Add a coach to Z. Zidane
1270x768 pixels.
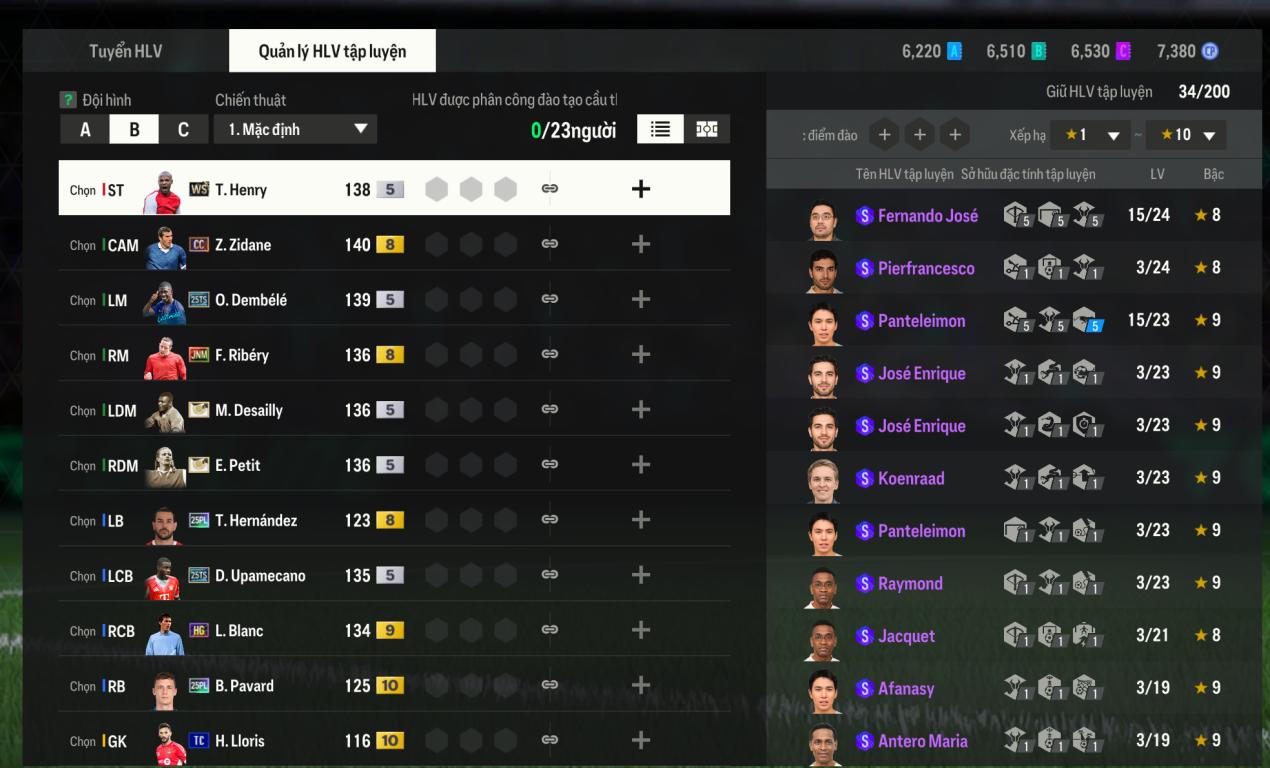(641, 244)
